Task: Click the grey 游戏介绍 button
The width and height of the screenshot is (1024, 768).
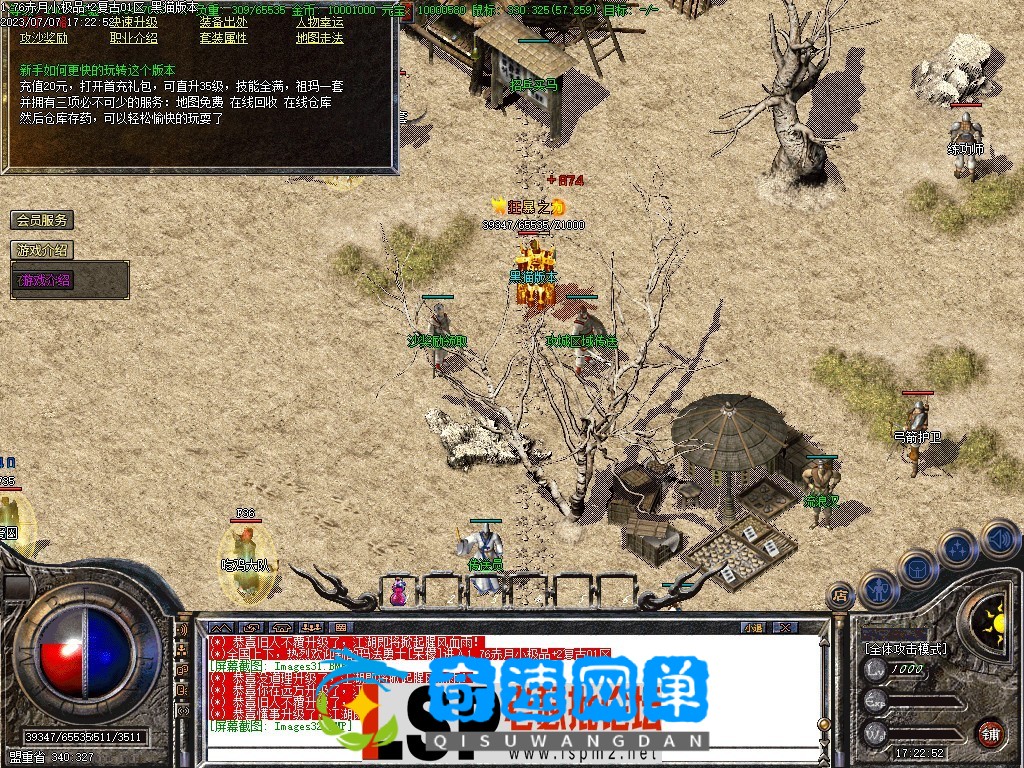Action: [41, 250]
